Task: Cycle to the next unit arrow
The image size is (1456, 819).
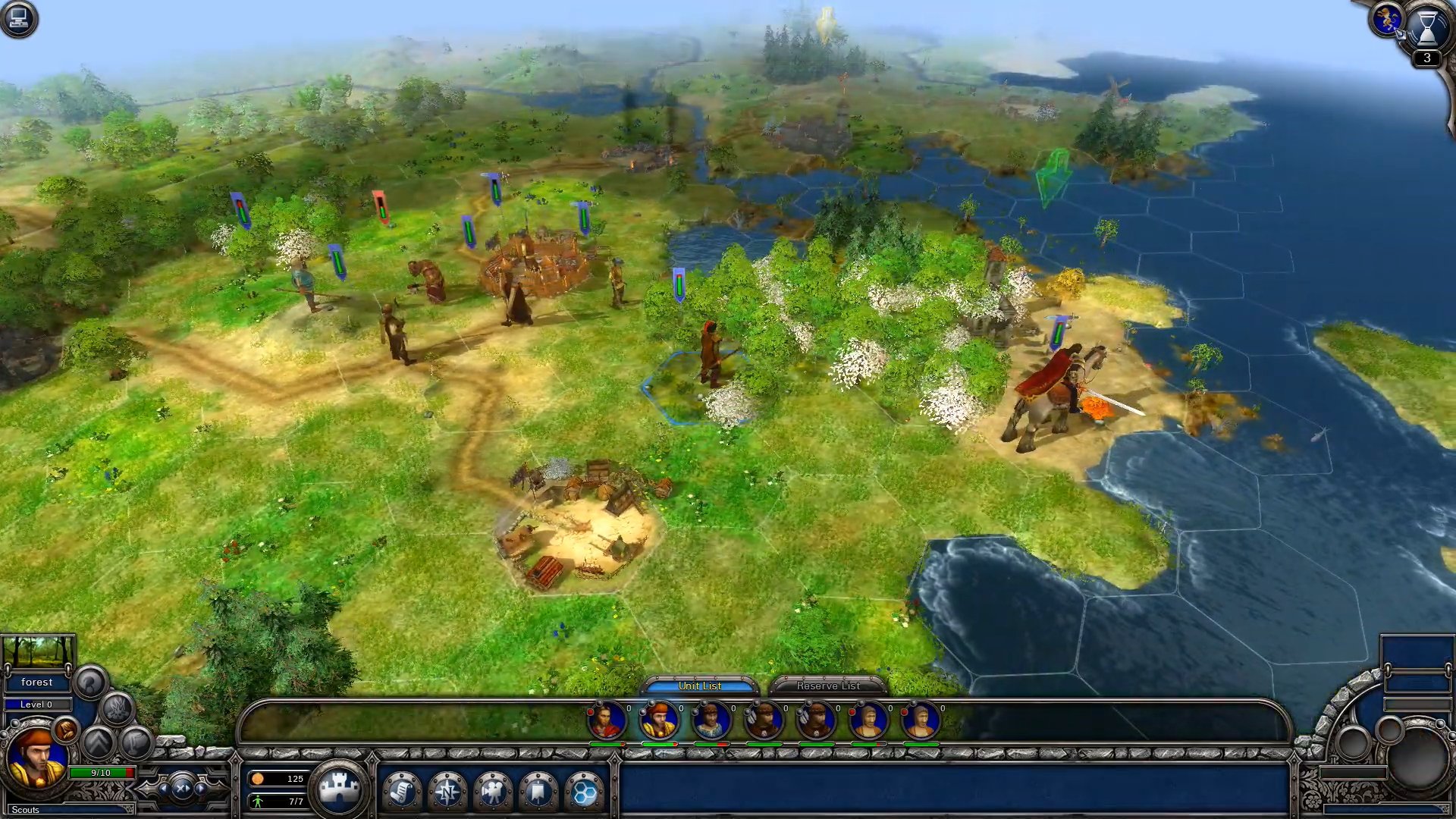Action: 202,789
